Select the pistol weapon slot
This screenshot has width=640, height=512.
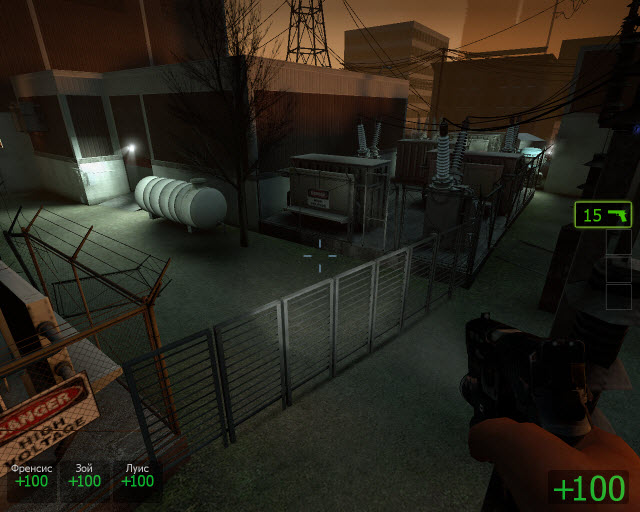(x=603, y=215)
